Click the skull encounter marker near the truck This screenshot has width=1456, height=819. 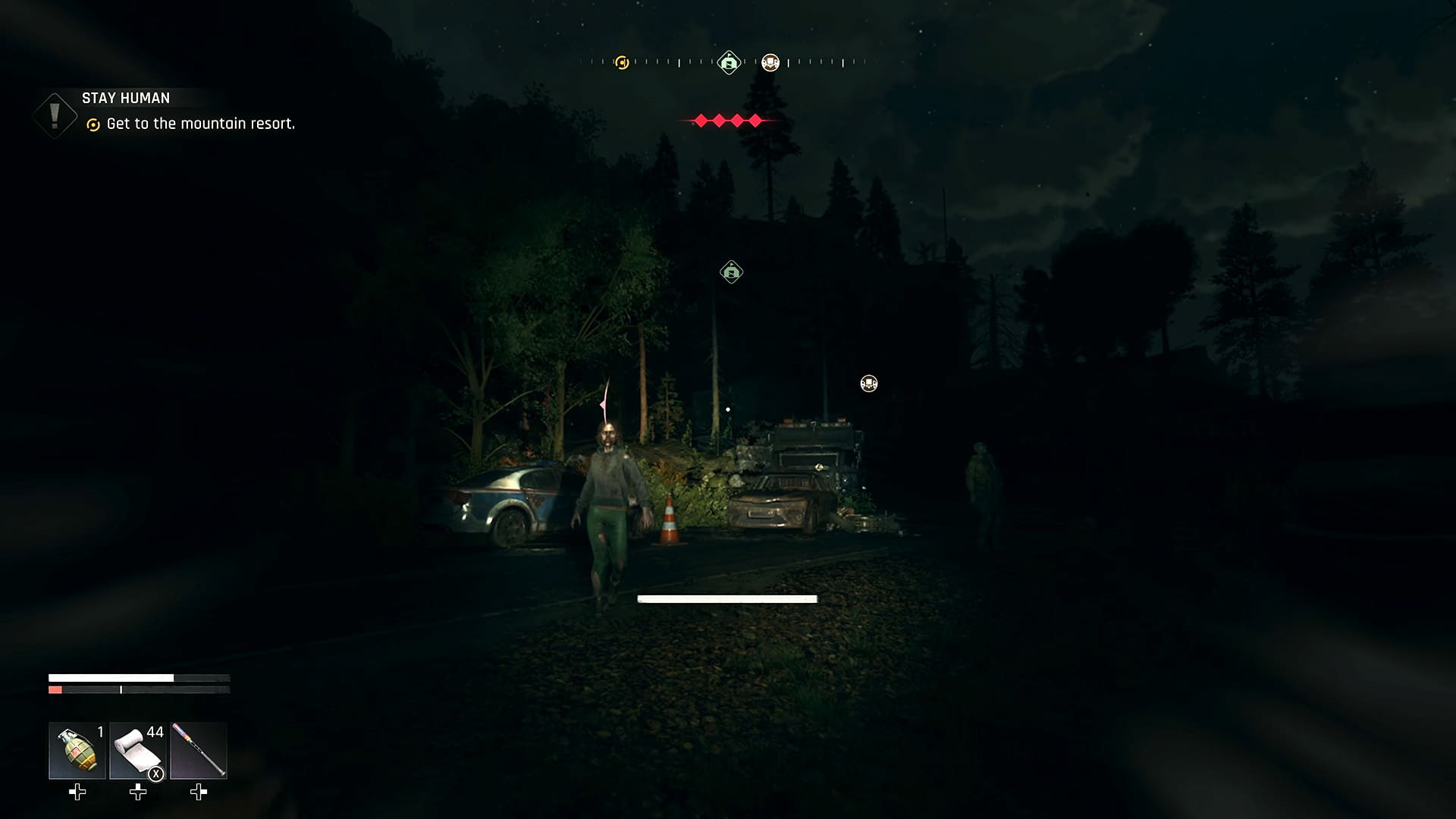click(868, 384)
